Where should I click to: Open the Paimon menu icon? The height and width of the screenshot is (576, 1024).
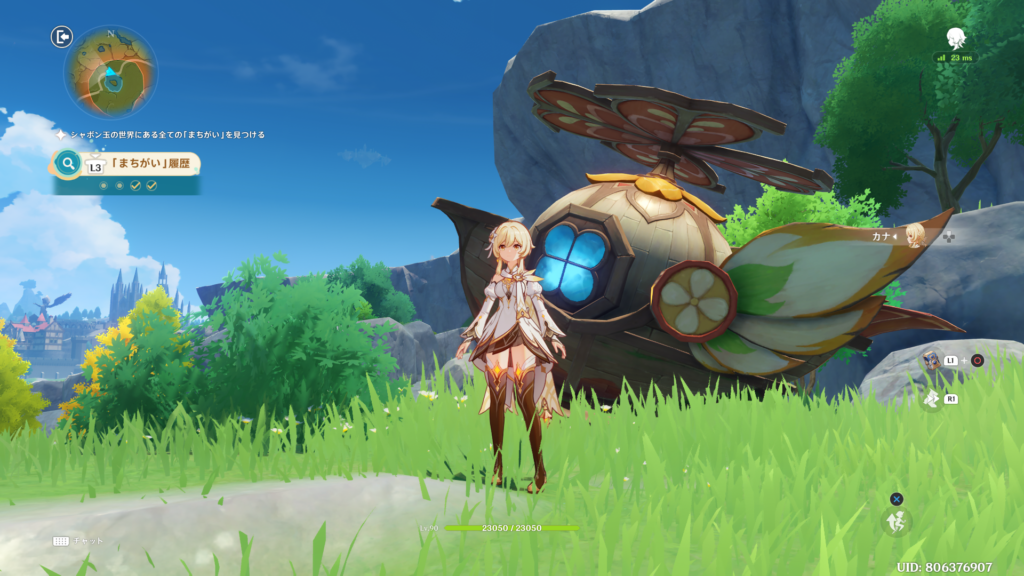956,38
